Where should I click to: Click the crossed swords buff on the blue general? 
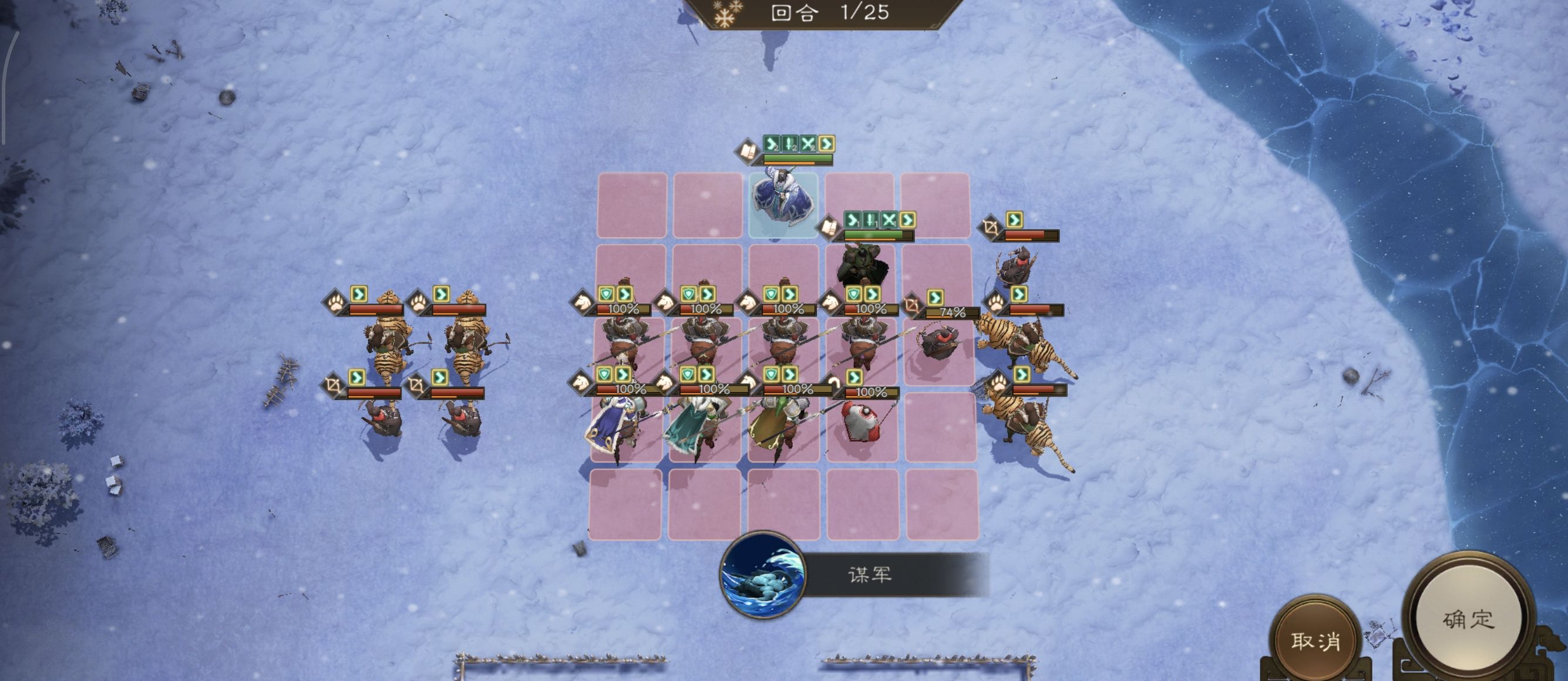(807, 144)
